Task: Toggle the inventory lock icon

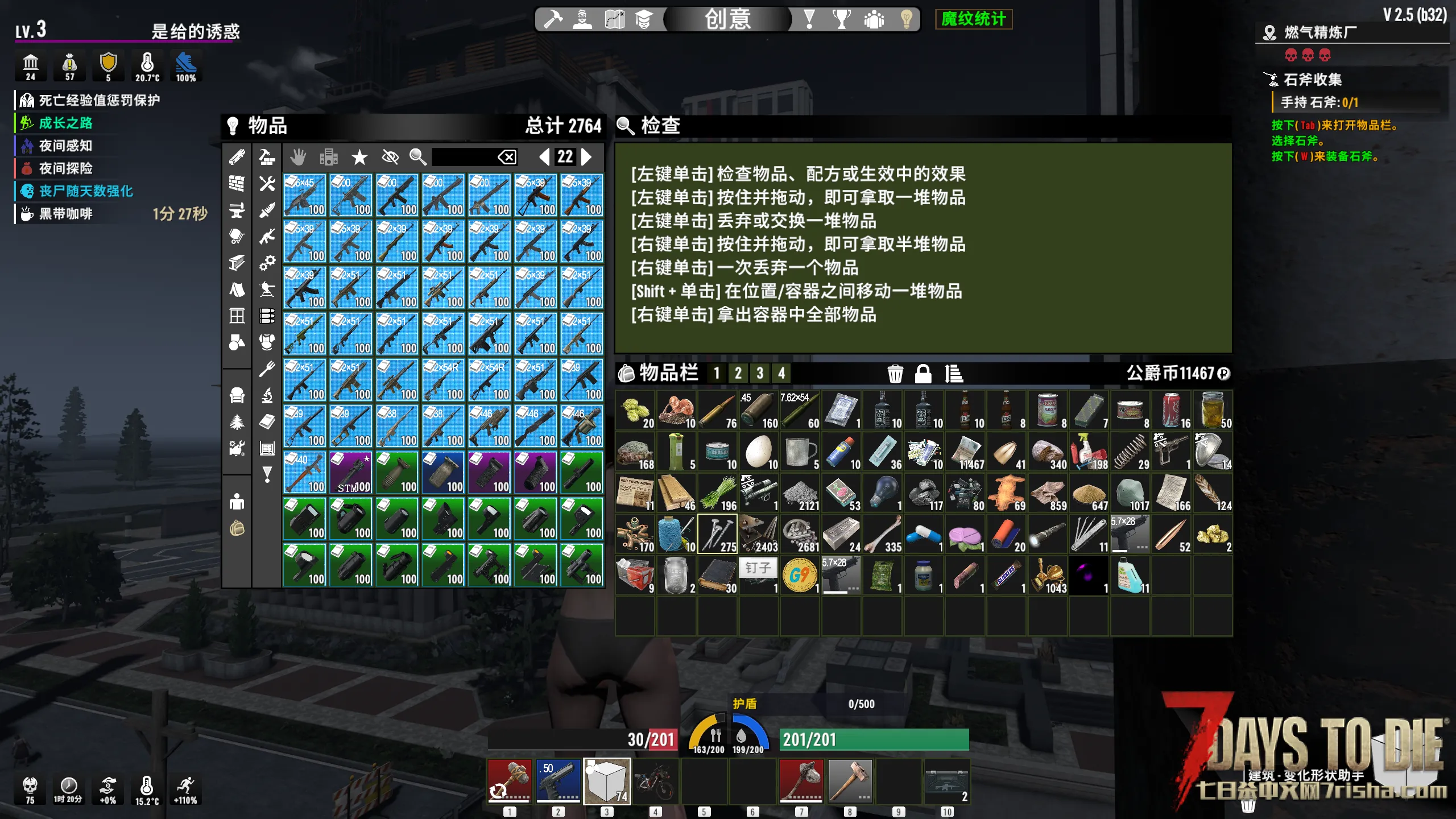Action: tap(923, 374)
